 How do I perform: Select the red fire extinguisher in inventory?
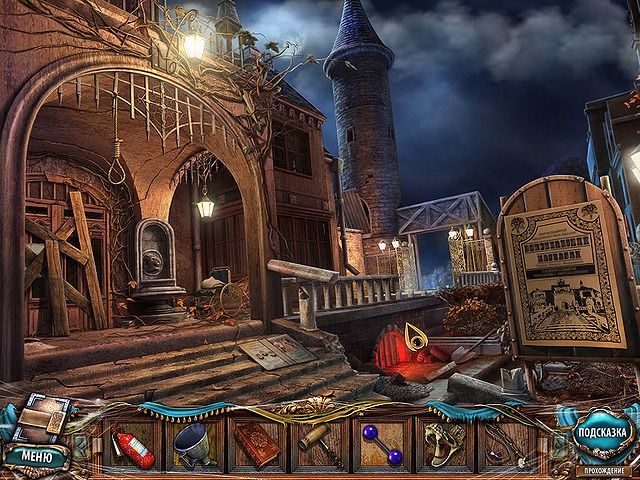134,444
